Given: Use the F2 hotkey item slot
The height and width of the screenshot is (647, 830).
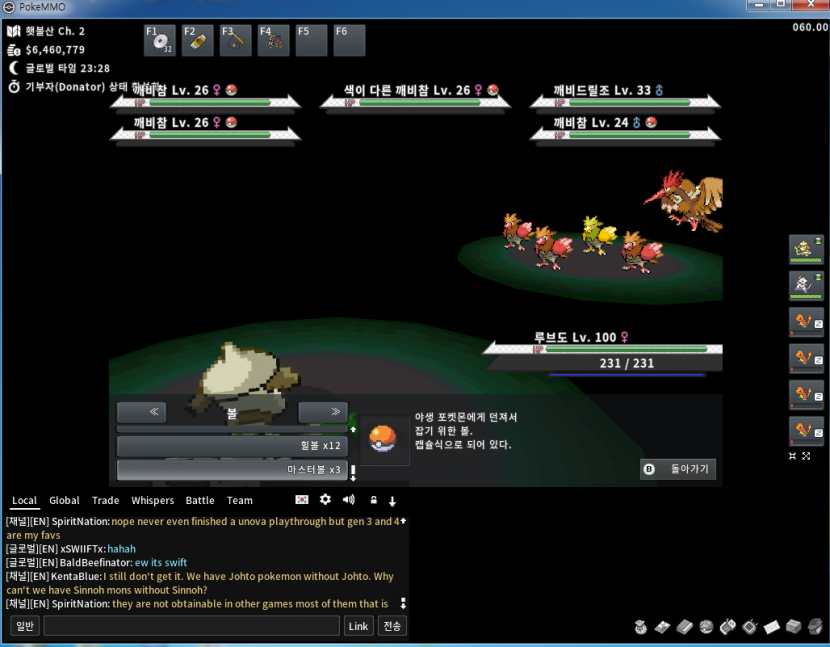Looking at the screenshot, I should (x=198, y=41).
